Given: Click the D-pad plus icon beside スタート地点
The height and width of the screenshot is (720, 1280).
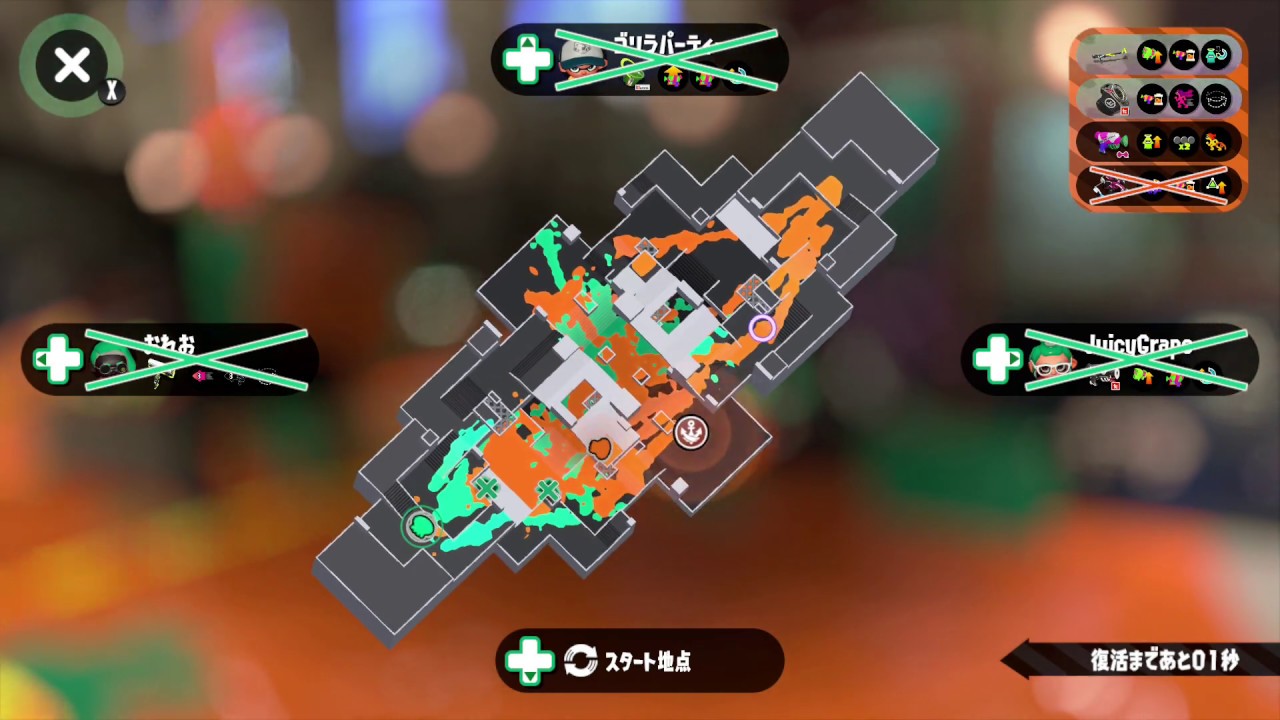Looking at the screenshot, I should (529, 660).
